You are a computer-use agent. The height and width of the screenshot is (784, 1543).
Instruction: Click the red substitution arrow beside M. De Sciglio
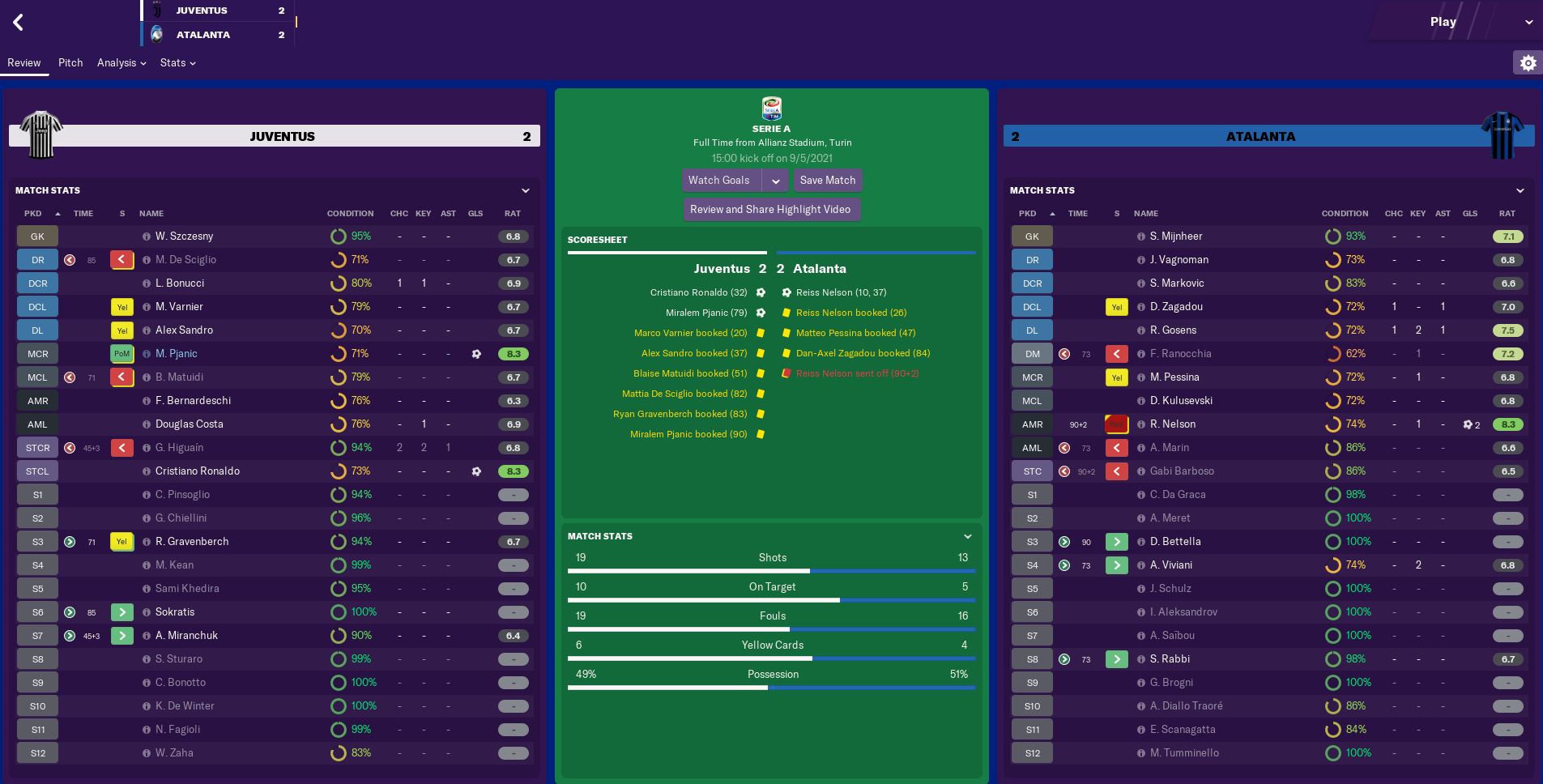click(x=121, y=259)
